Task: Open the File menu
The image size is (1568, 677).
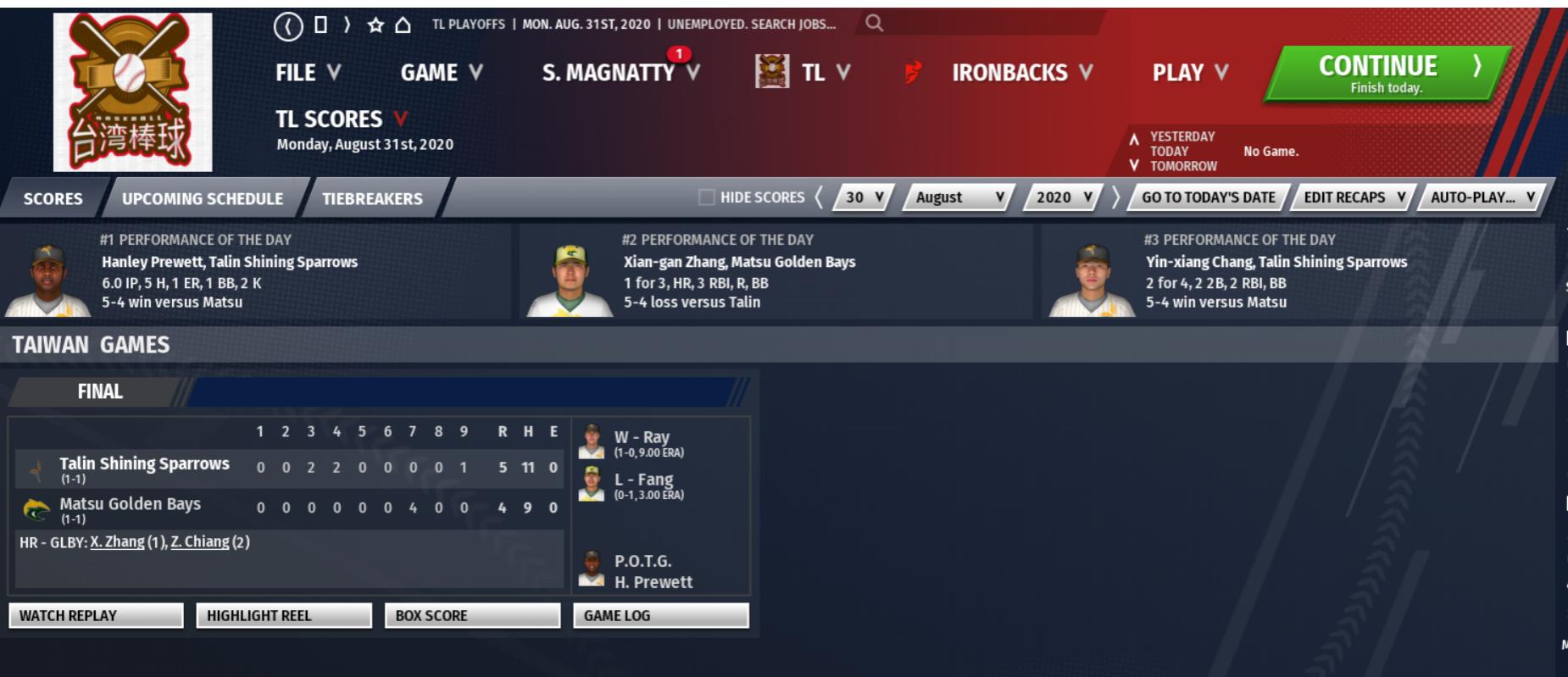Action: point(308,74)
